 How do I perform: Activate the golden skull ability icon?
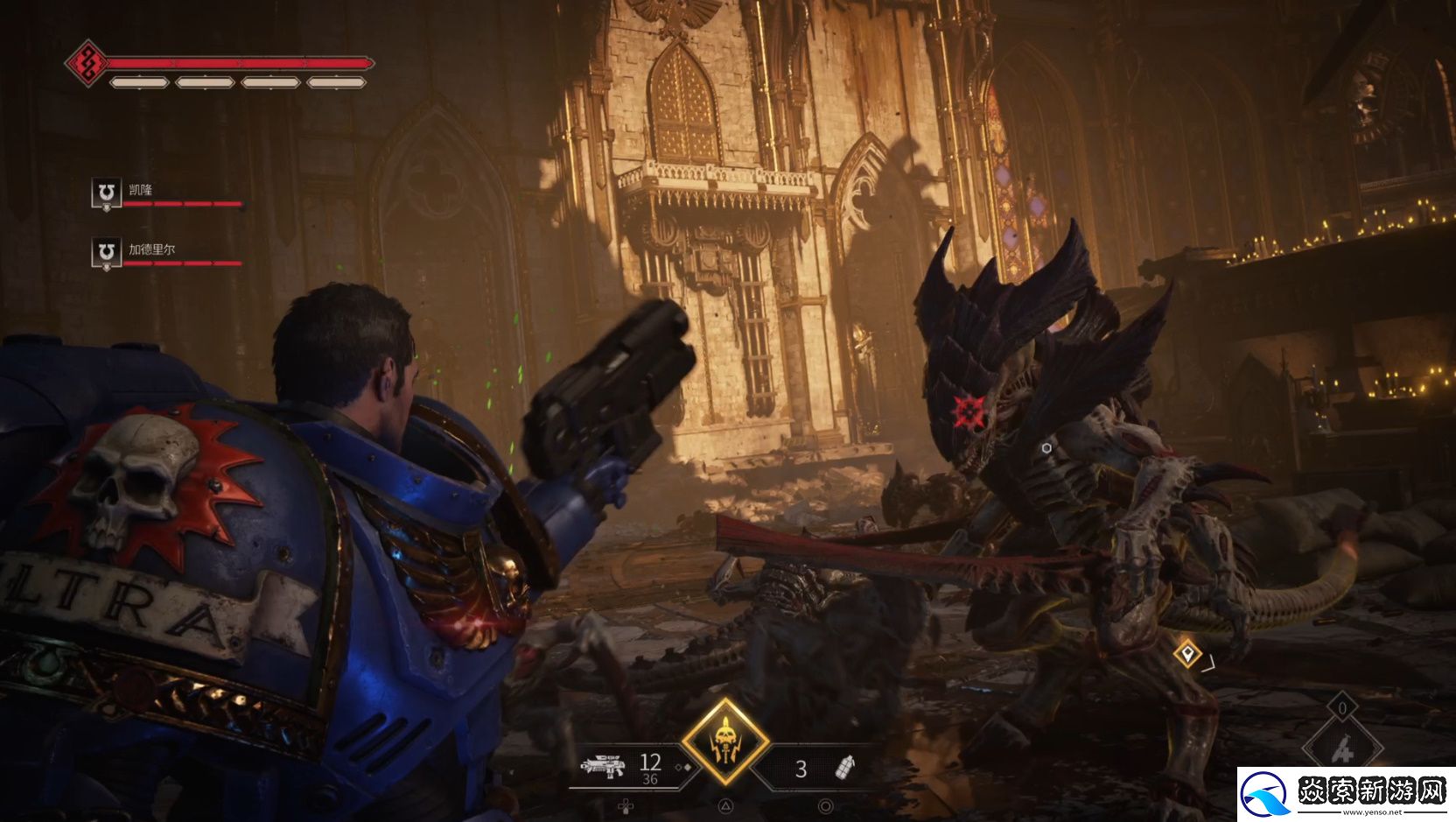[725, 741]
